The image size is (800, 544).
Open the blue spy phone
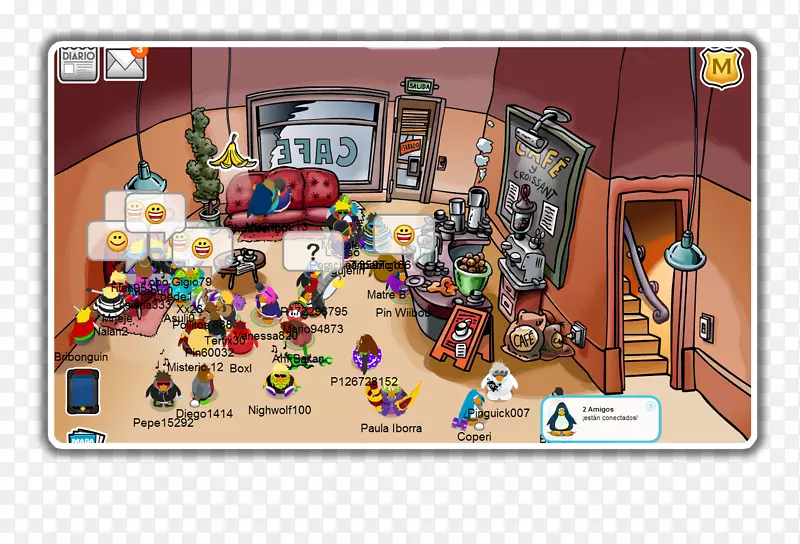83,391
